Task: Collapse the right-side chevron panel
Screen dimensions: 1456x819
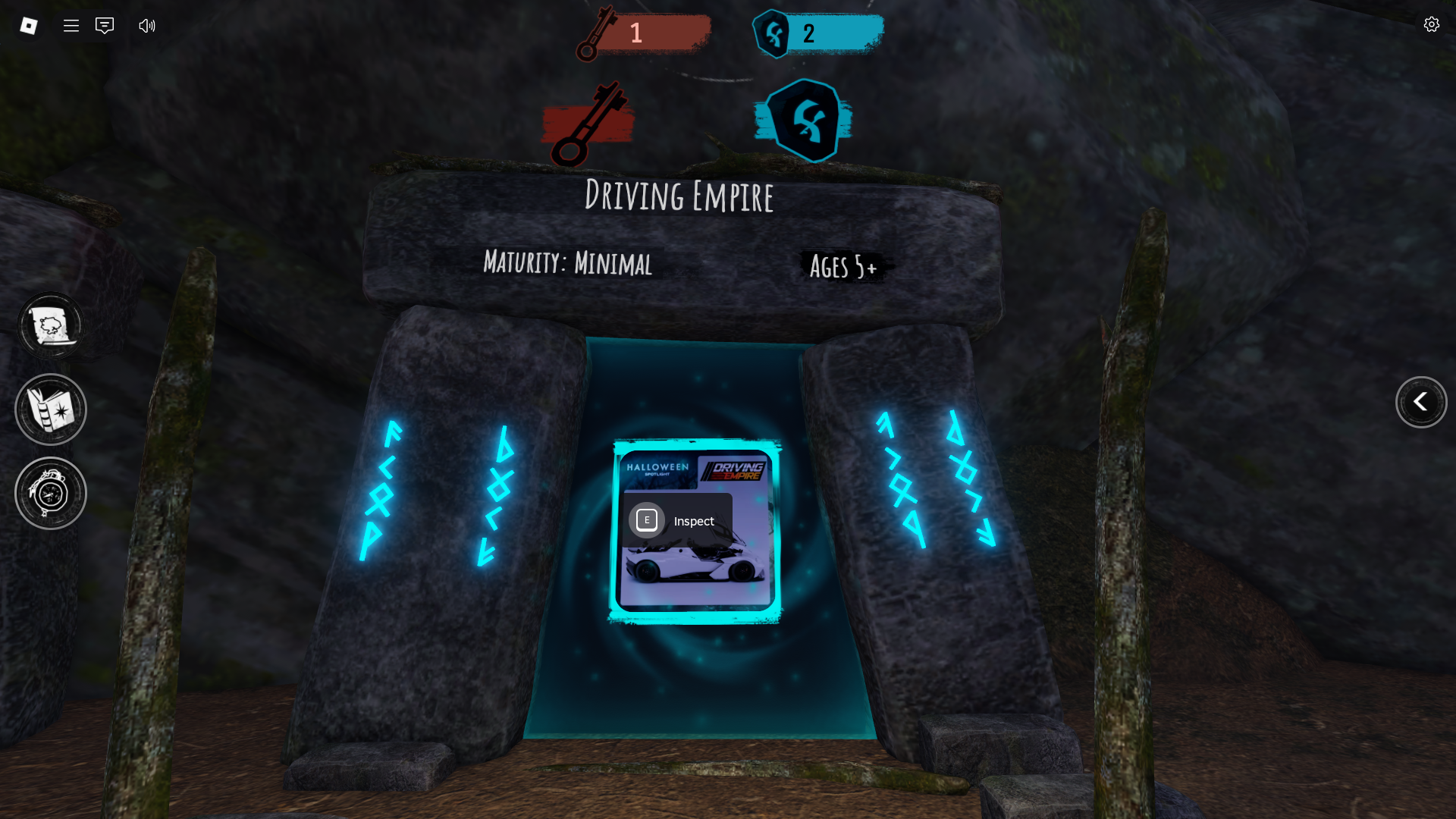Action: [1423, 403]
